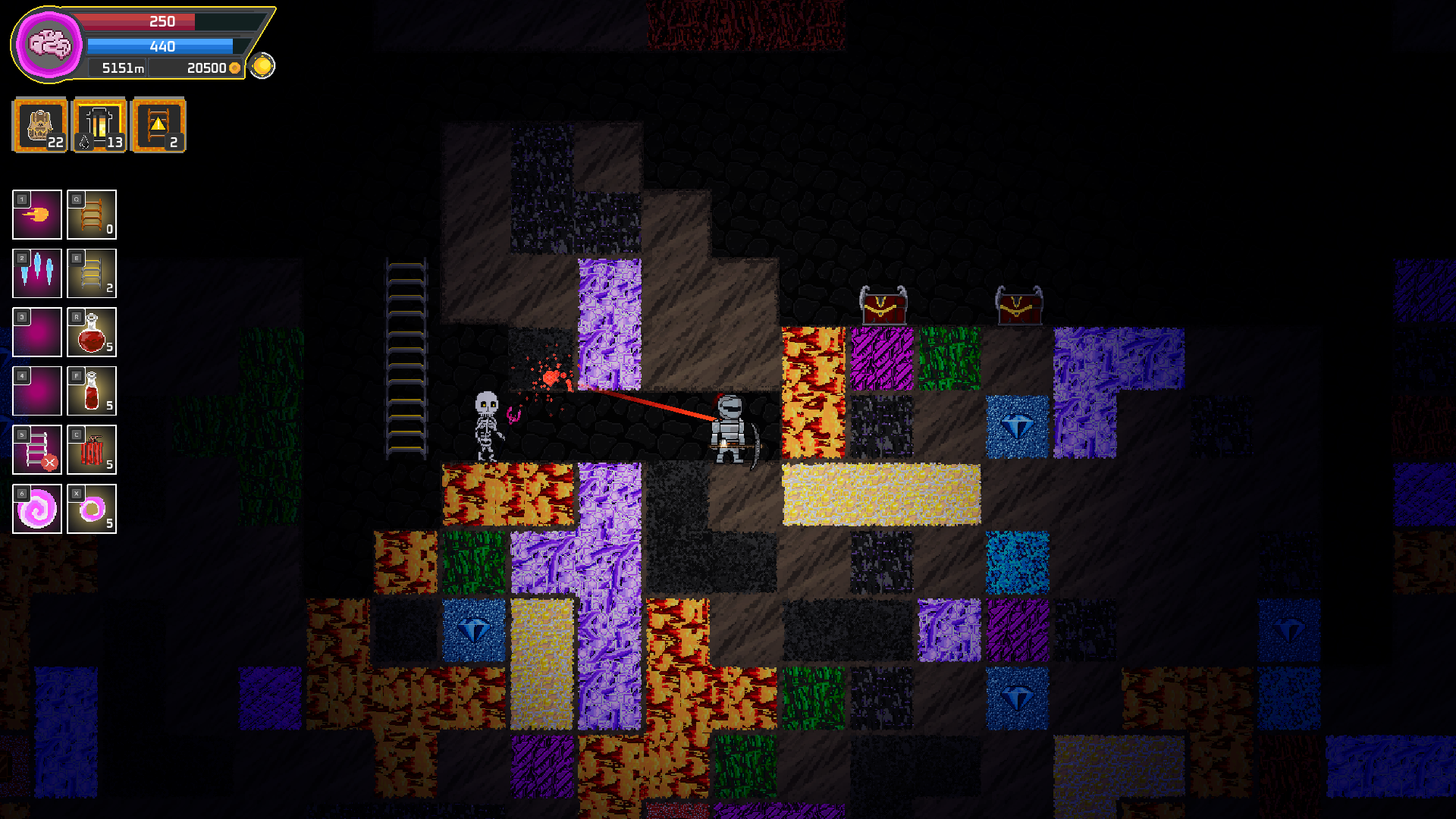Viewport: 1456px width, 819px height.
Task: Place a metal ladder from its slot
Action: 92,274
